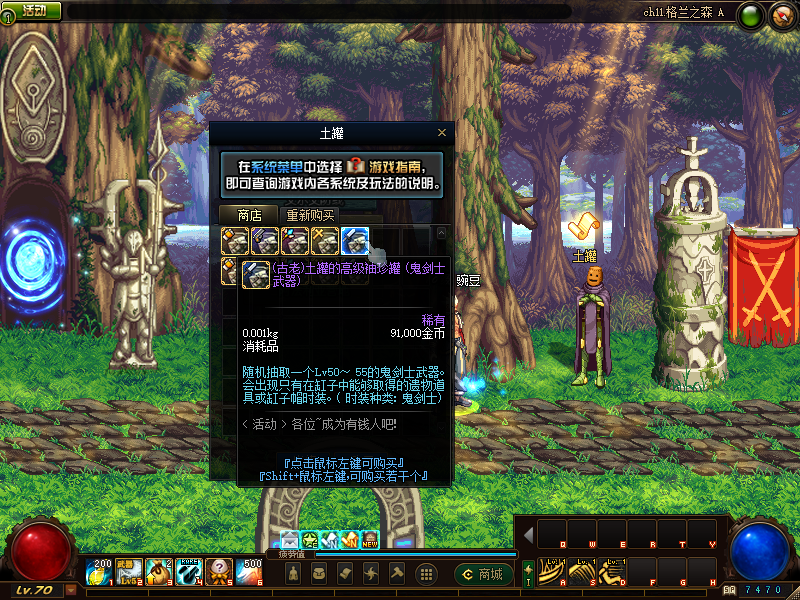Use the quickslot item with count 200

(x=101, y=571)
